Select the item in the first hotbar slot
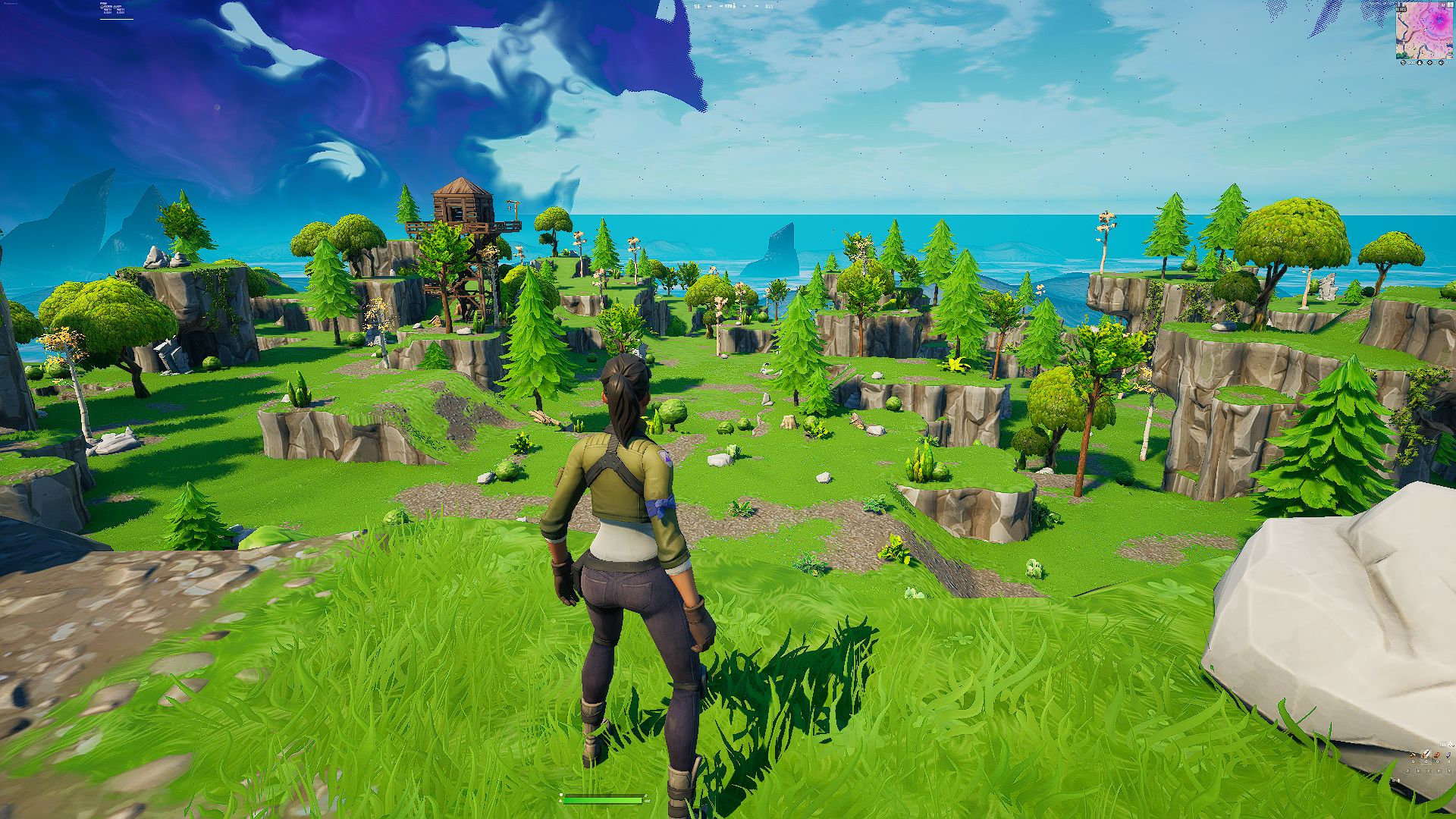 click(x=1413, y=755)
